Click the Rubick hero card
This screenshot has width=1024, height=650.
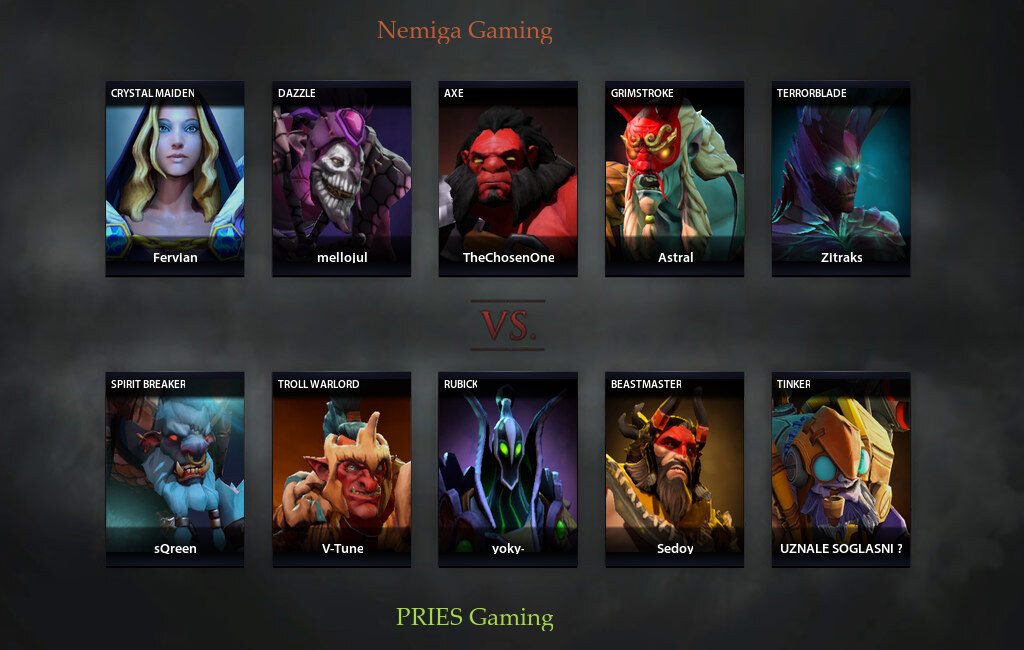coord(508,469)
